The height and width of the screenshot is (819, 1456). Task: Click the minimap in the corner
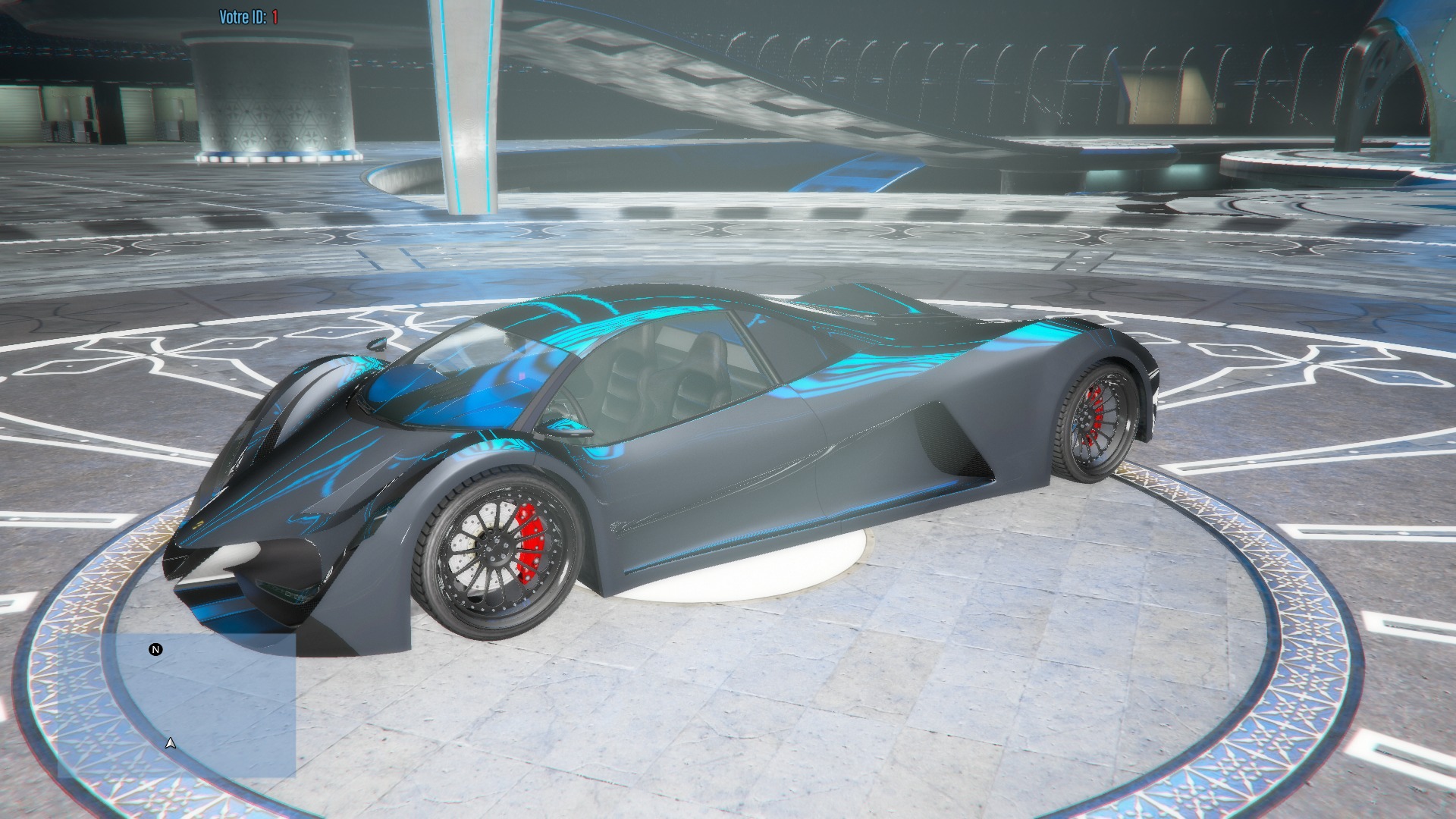pyautogui.click(x=177, y=705)
